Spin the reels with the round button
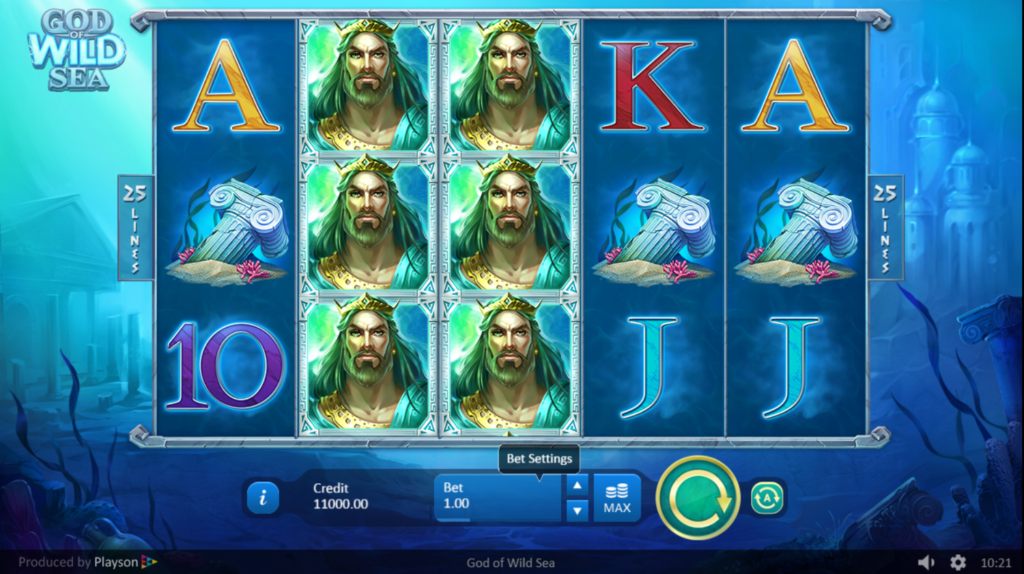Viewport: 1024px width, 574px height. [x=697, y=497]
